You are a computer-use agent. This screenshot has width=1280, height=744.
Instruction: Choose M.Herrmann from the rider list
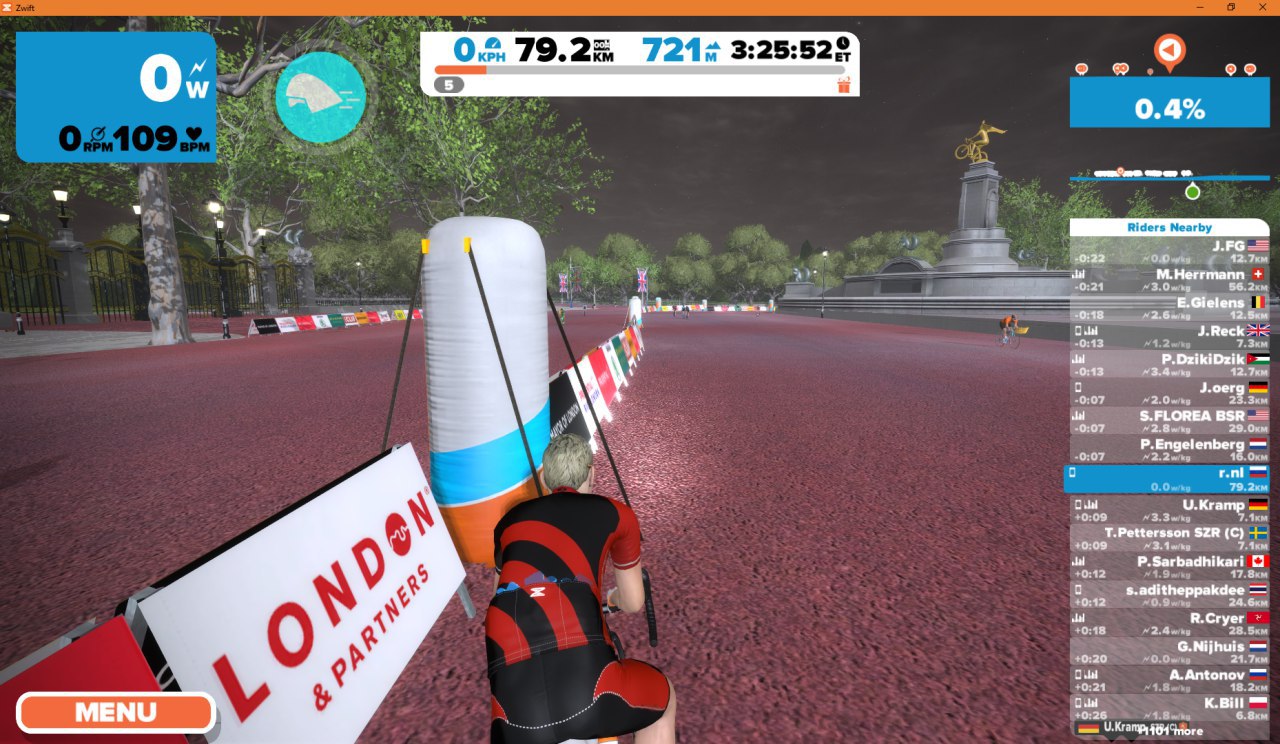[1169, 280]
